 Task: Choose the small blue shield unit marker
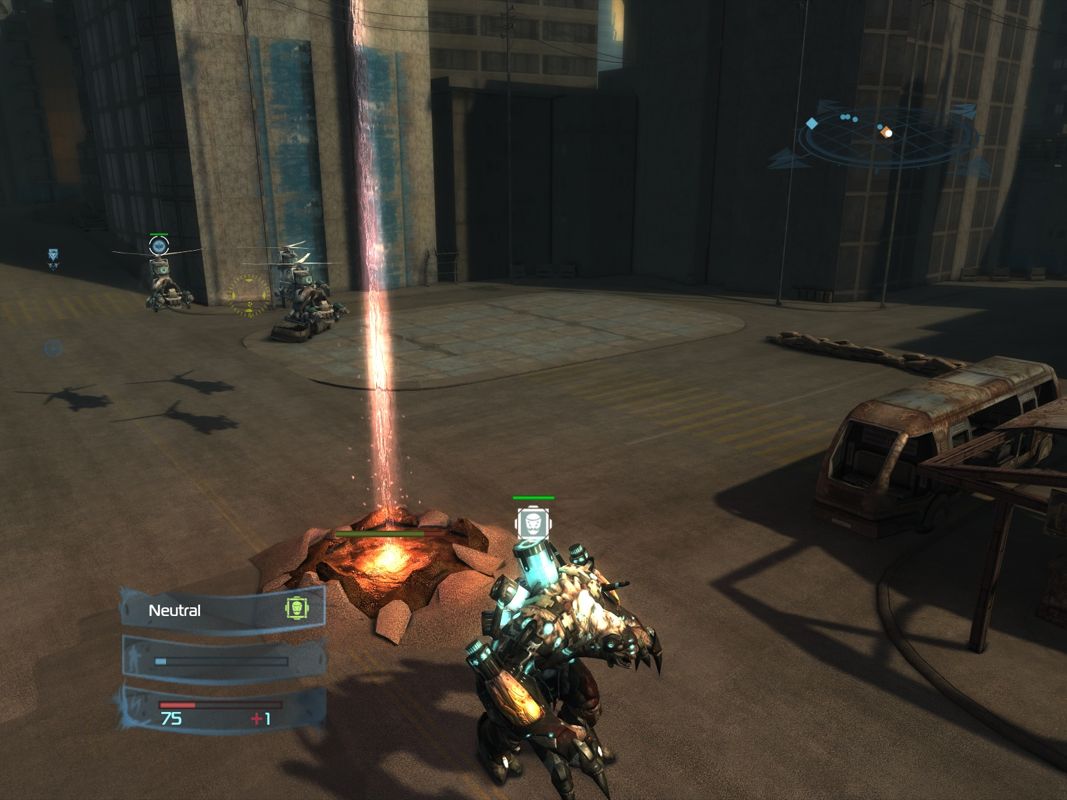tap(53, 256)
